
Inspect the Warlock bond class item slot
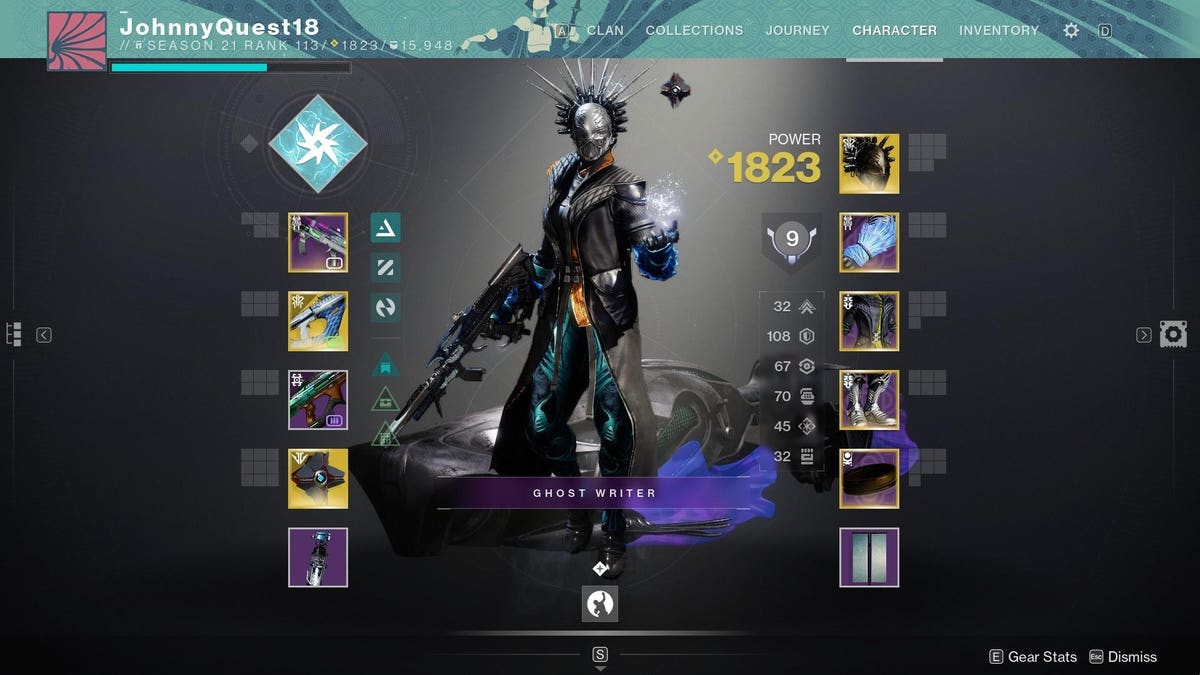tap(869, 478)
